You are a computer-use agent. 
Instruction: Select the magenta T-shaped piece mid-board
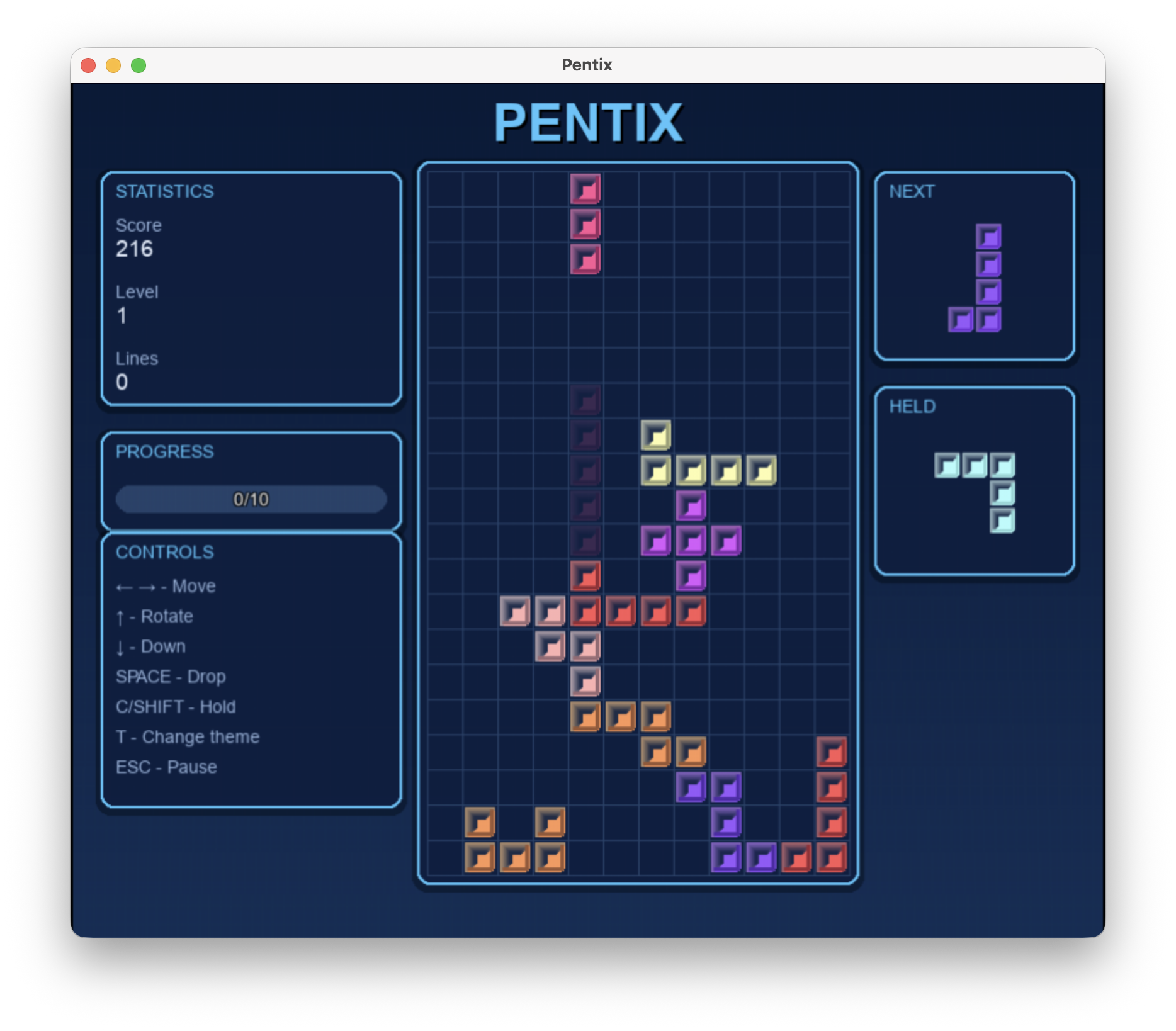pyautogui.click(x=691, y=541)
